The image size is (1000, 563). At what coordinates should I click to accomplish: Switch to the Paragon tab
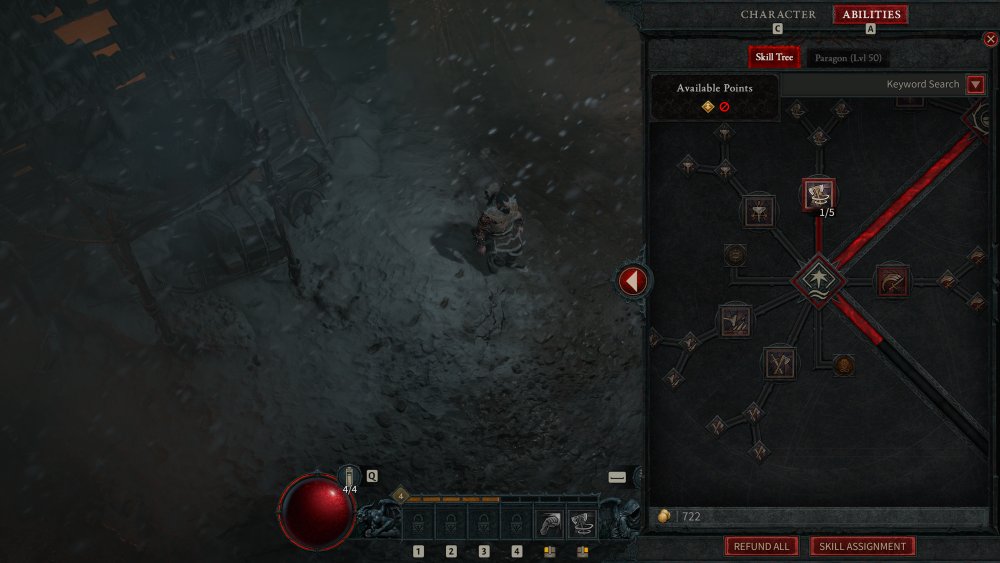(x=846, y=58)
